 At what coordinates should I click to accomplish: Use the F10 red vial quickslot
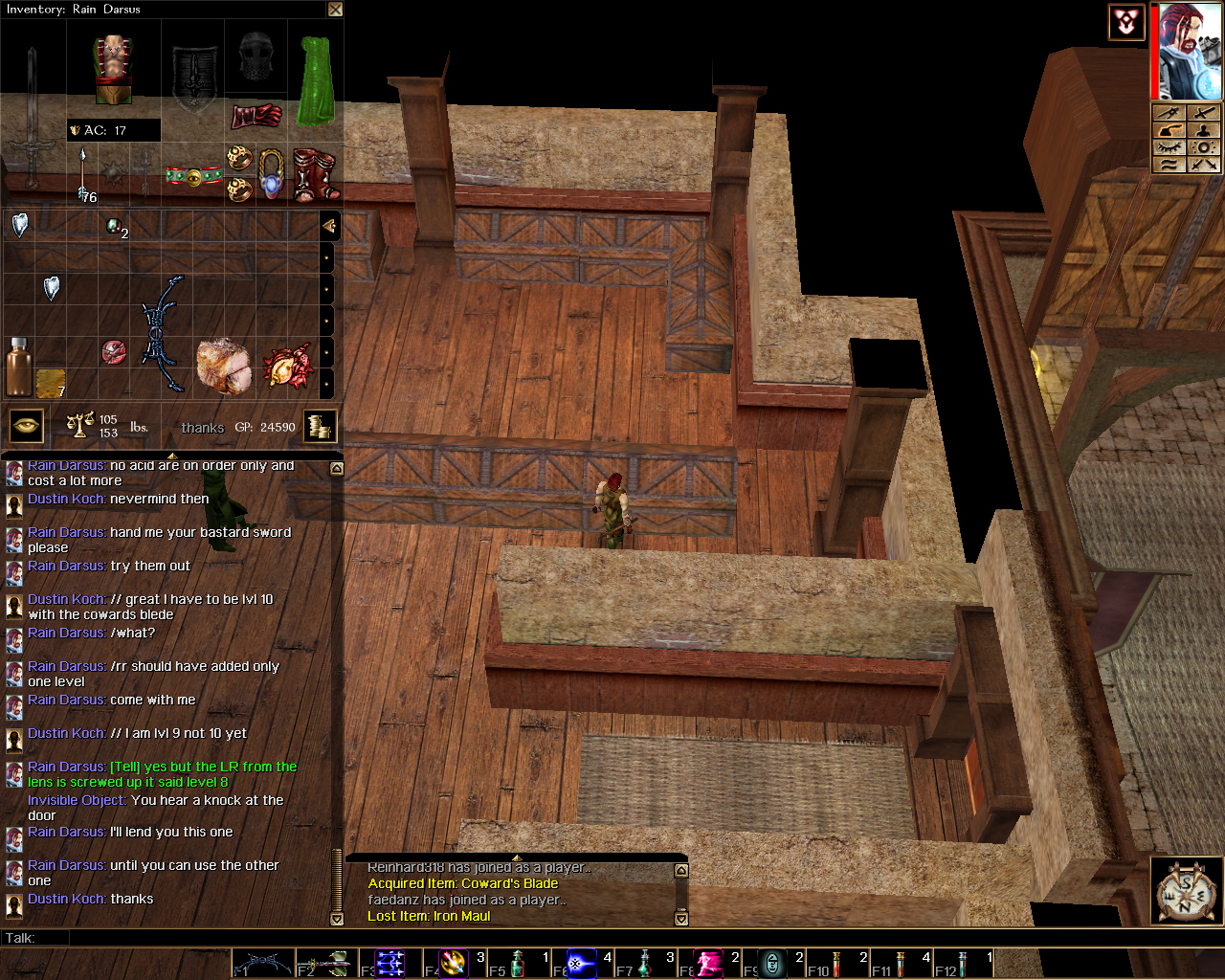point(835,963)
